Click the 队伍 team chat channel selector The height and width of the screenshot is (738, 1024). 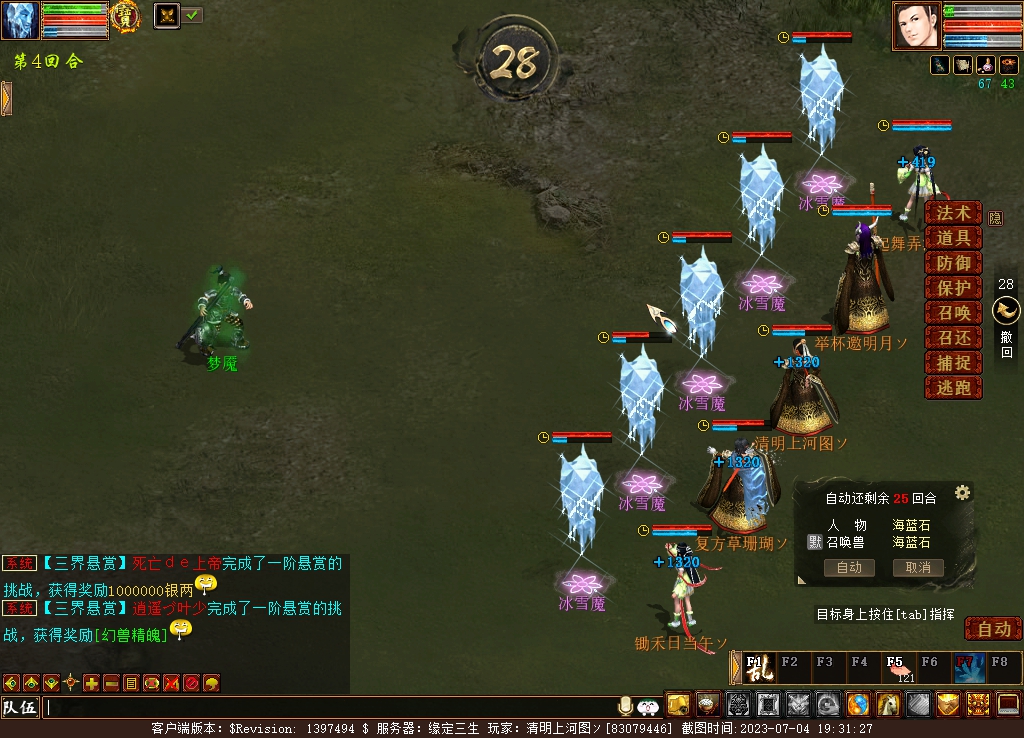tap(20, 708)
